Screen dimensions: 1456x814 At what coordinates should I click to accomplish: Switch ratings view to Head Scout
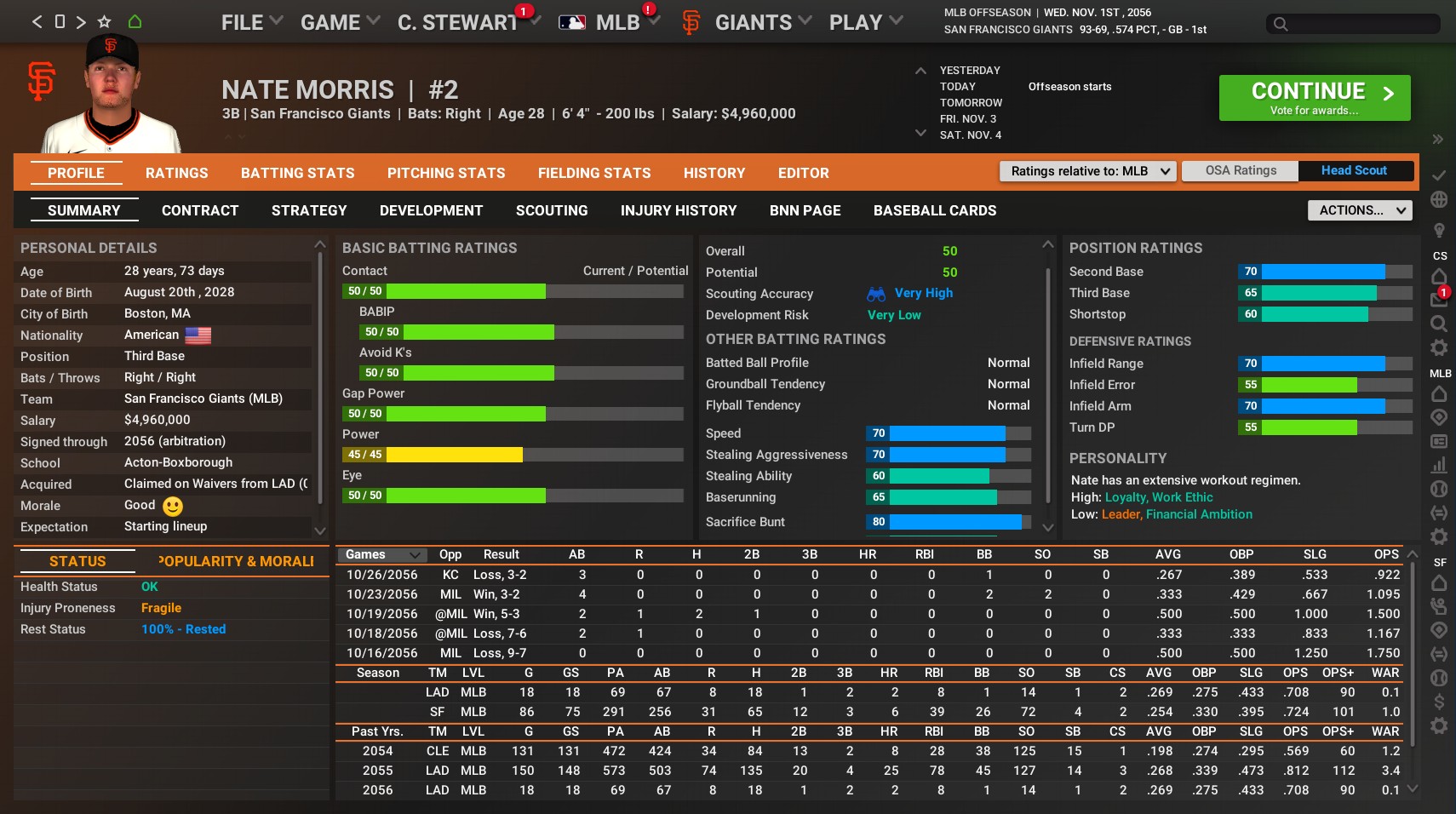coord(1355,170)
